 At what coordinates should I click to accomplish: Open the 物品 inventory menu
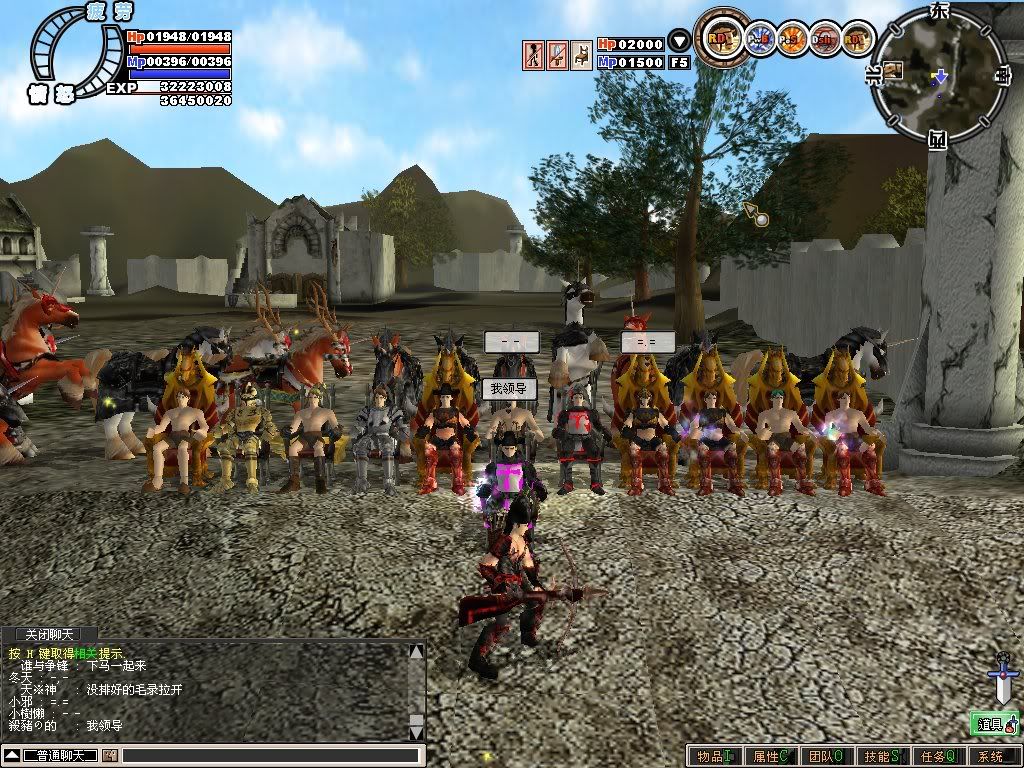715,757
